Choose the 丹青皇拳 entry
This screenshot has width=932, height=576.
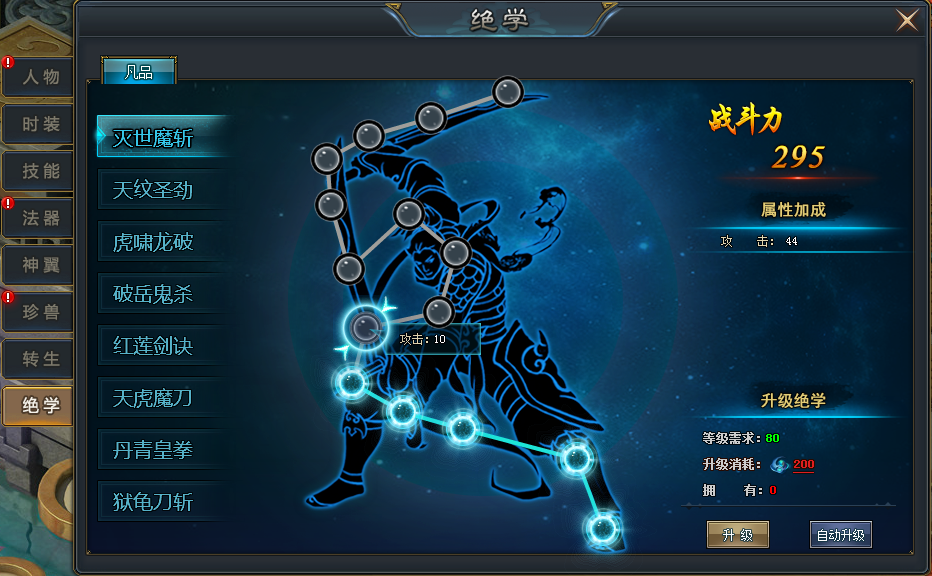pyautogui.click(x=155, y=451)
